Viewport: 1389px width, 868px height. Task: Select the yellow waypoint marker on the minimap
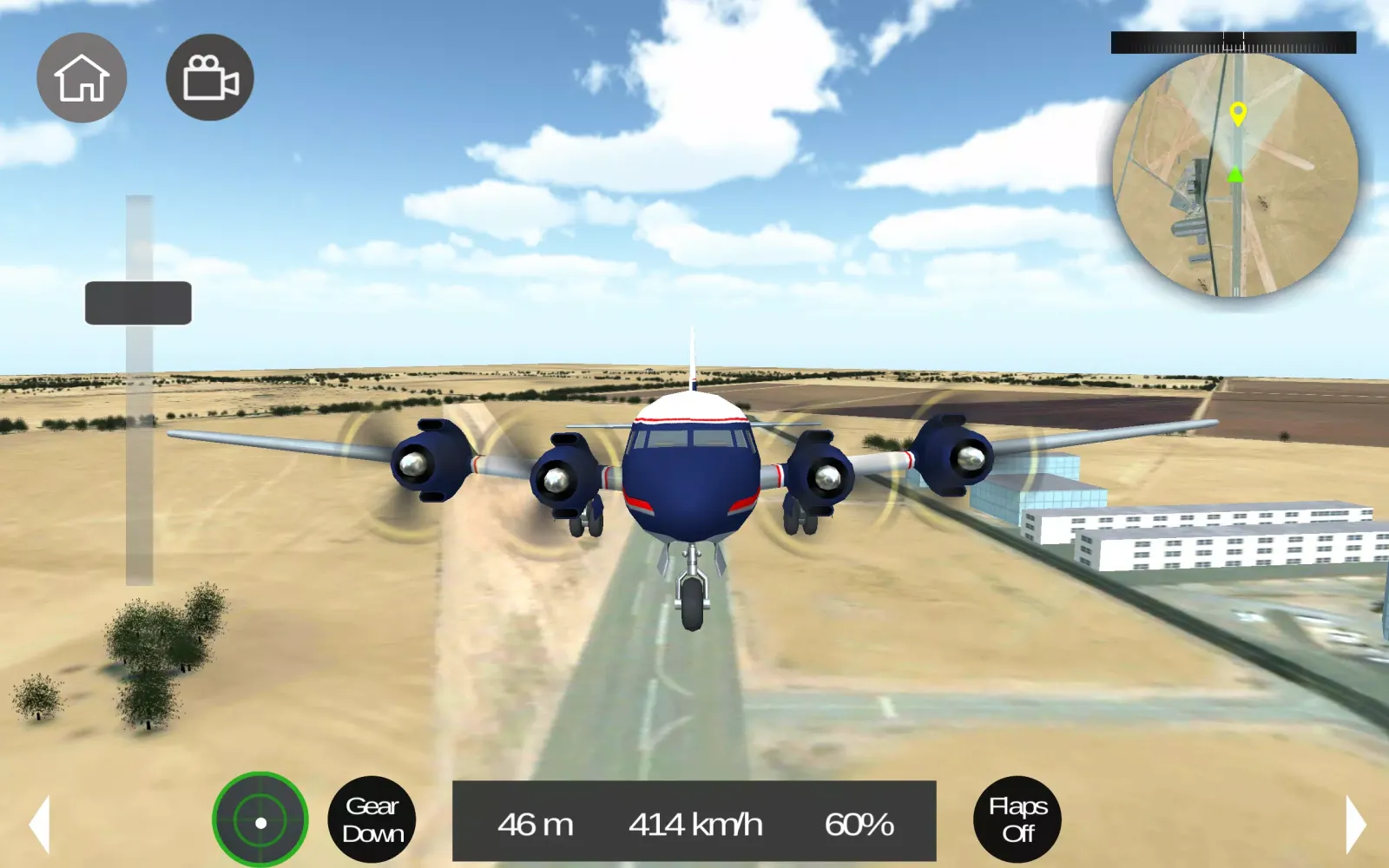[x=1236, y=113]
